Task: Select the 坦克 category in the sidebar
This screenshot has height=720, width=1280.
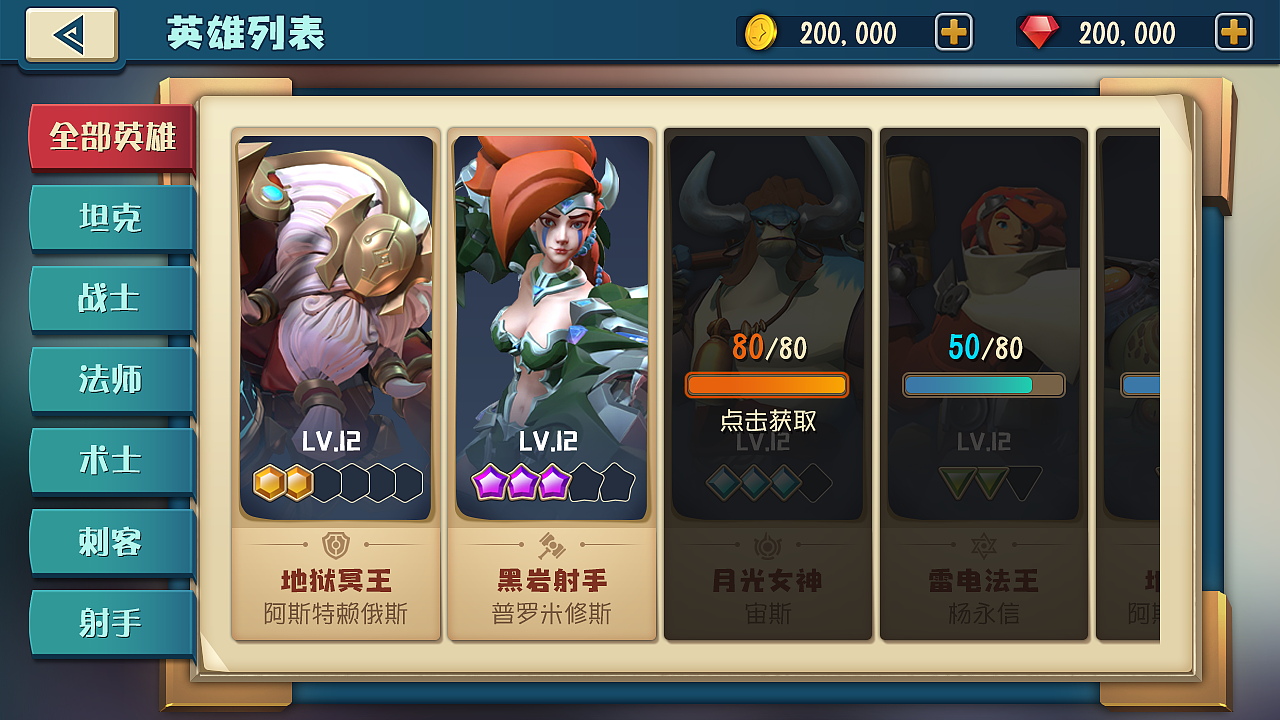Action: click(x=111, y=218)
